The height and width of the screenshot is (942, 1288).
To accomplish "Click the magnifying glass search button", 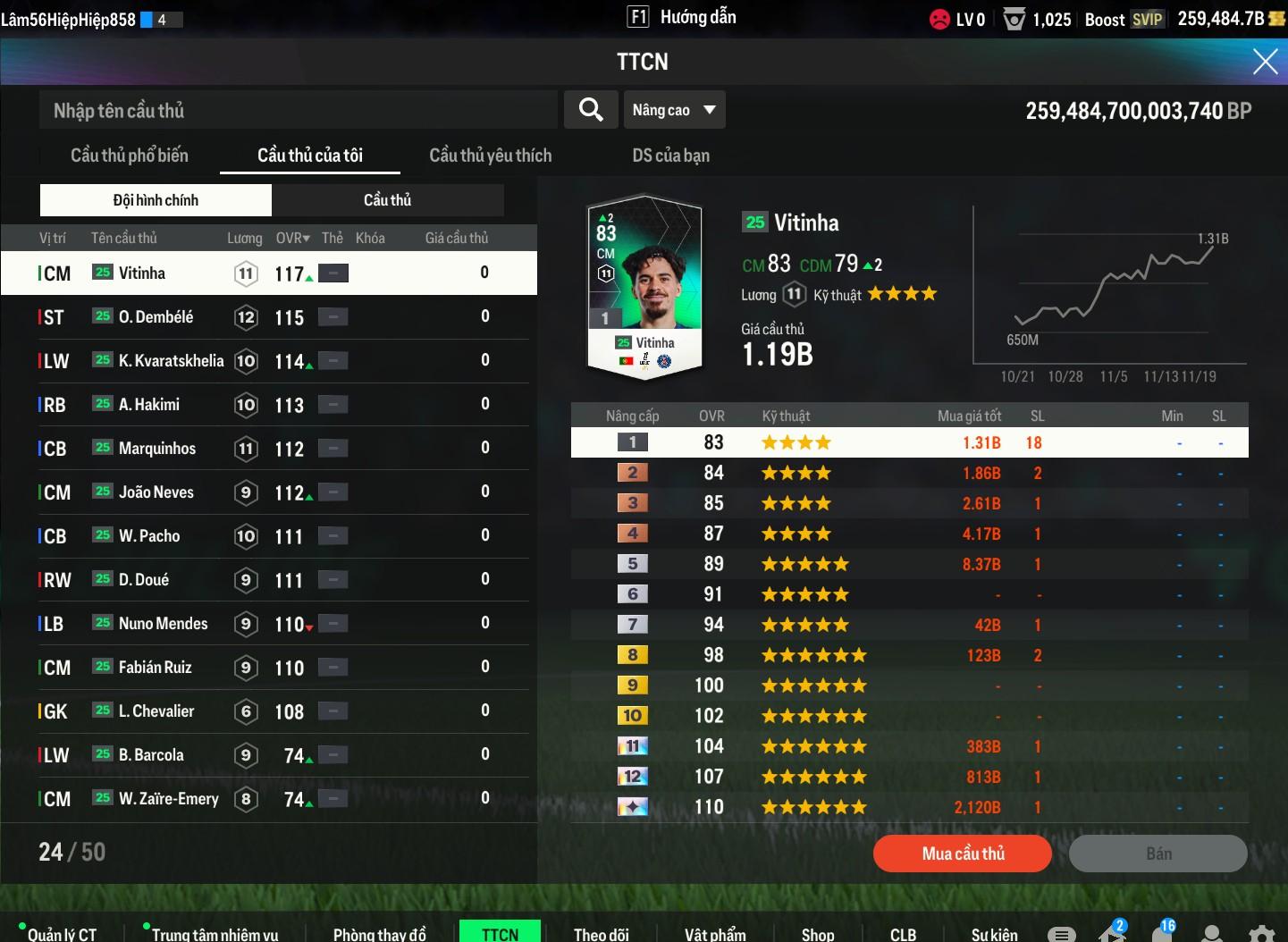I will [591, 110].
